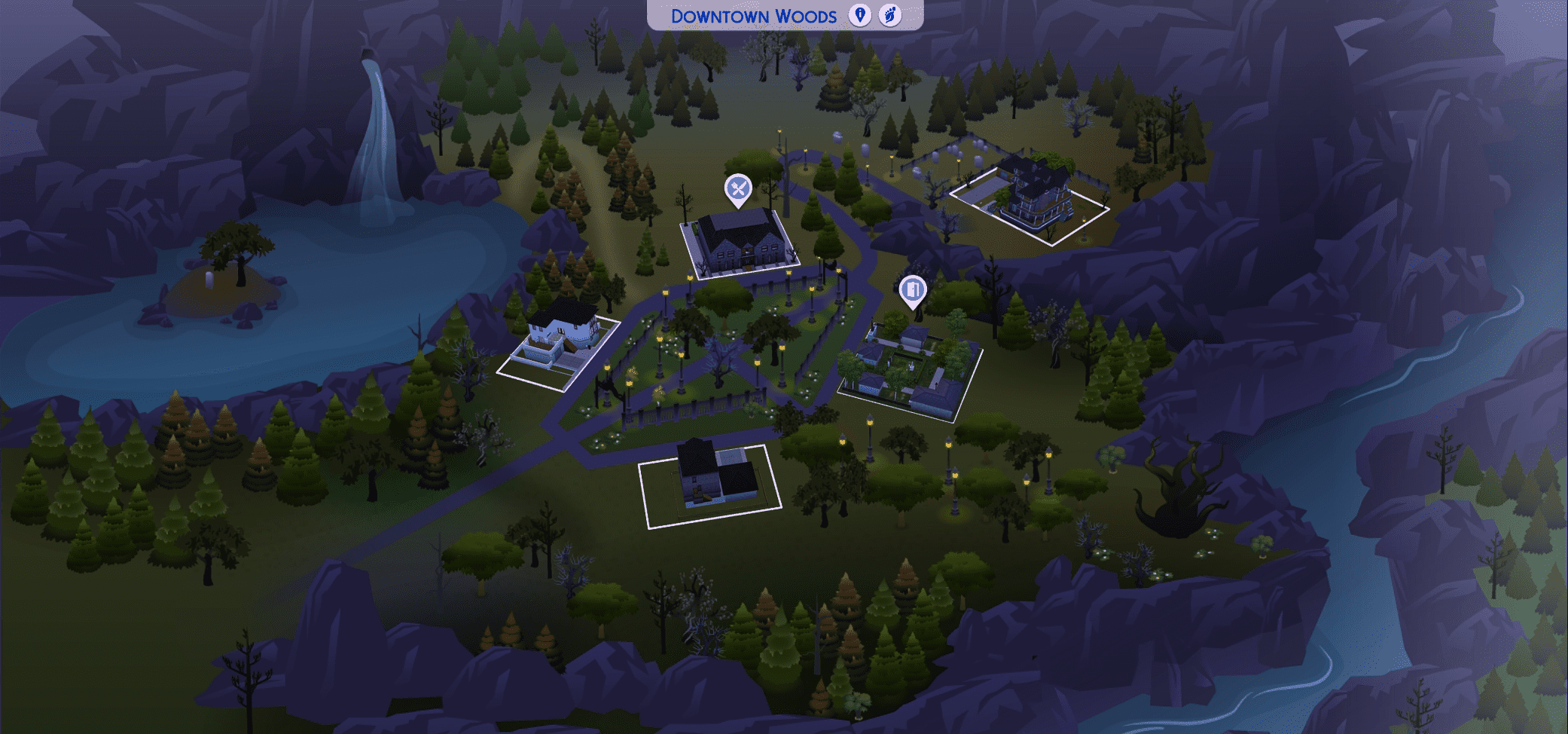Click the restaurant fork-and-knife map marker
1568x734 pixels.
click(x=738, y=189)
